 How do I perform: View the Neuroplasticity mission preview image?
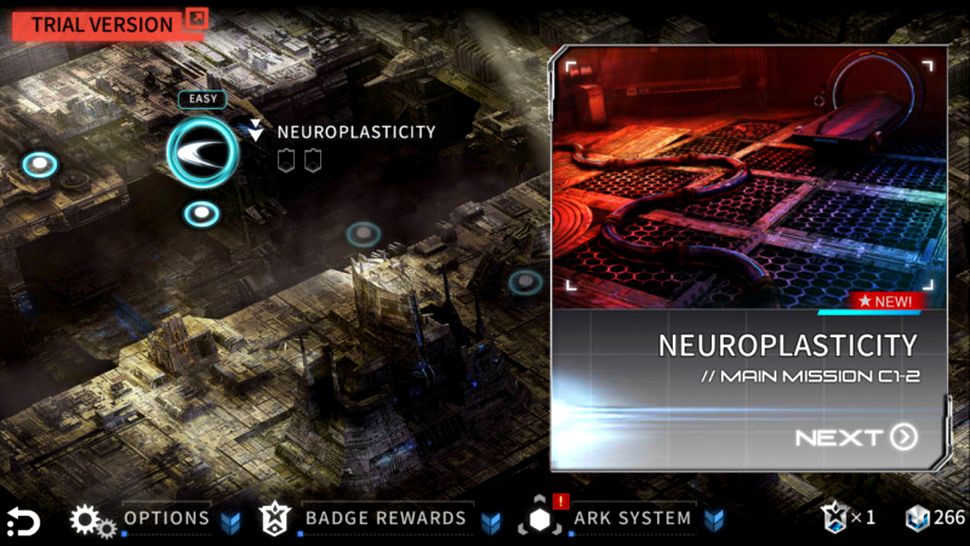click(748, 180)
